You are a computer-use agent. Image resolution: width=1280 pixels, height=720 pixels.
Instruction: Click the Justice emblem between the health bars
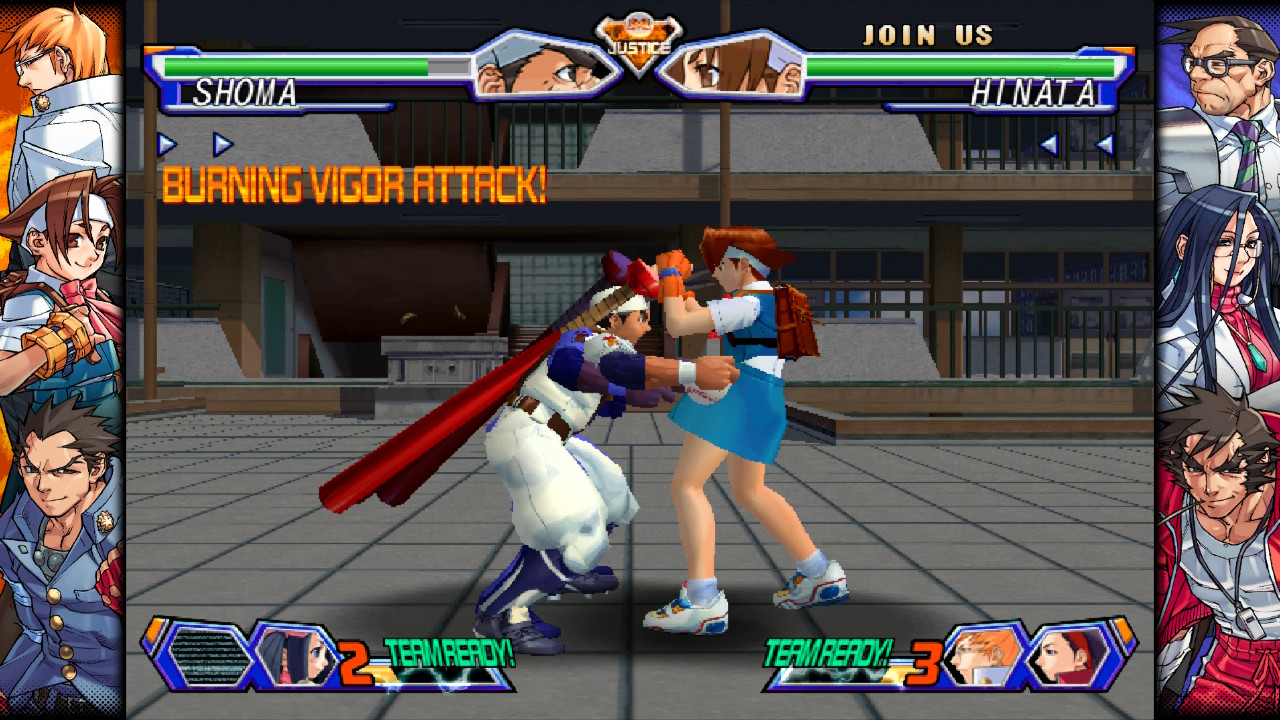coord(639,42)
